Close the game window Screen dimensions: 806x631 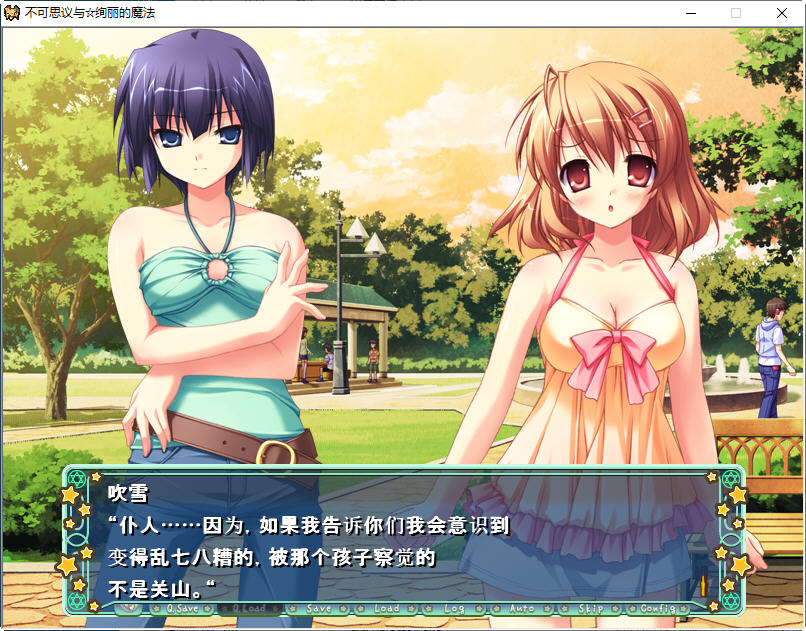782,14
